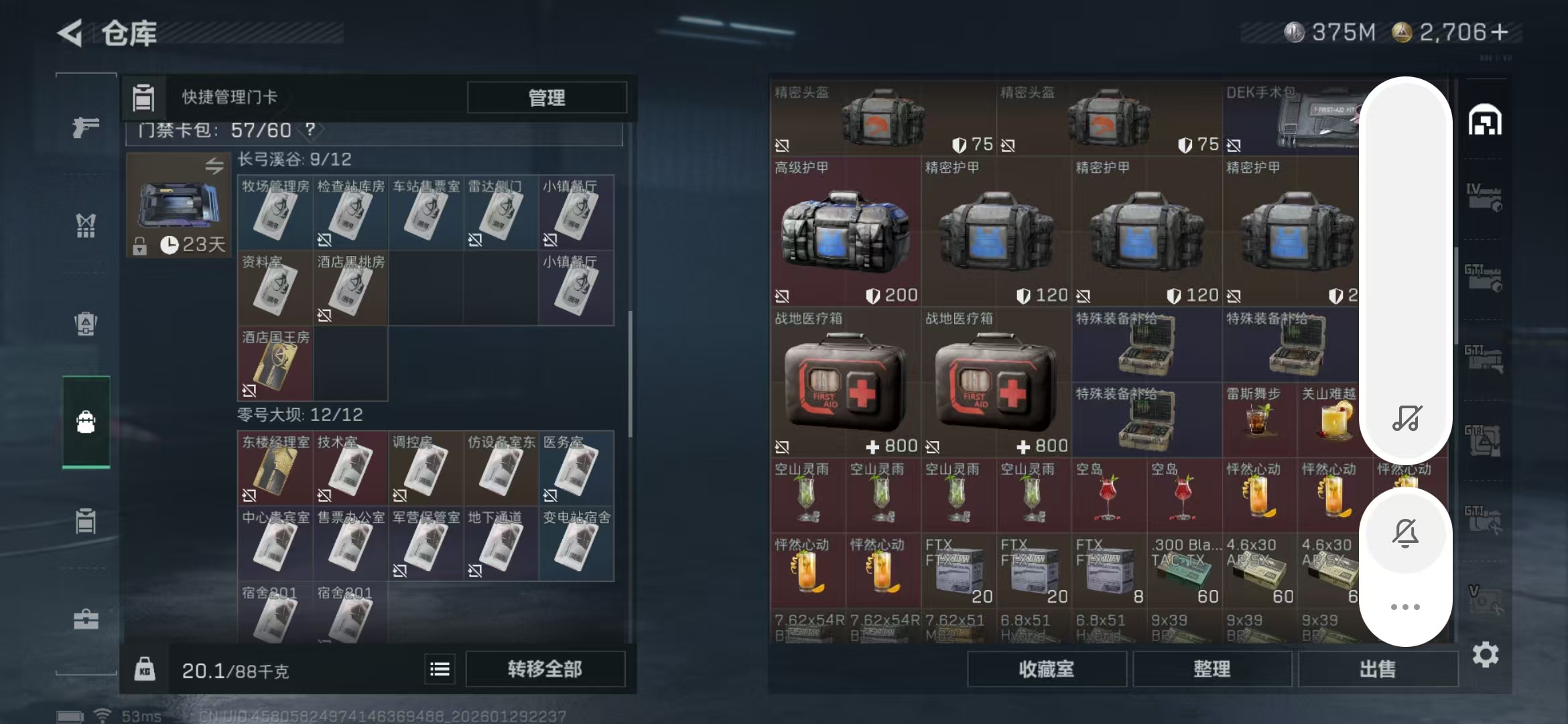
Task: Switch to the warehouse home tab
Action: pos(1485,121)
